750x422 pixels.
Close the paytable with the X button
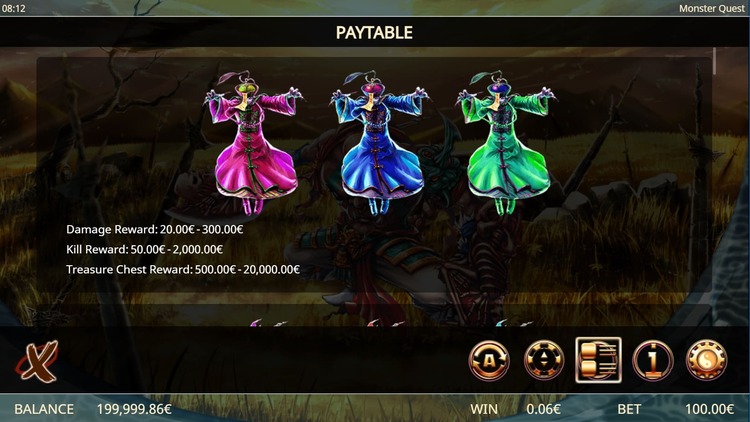(x=36, y=361)
